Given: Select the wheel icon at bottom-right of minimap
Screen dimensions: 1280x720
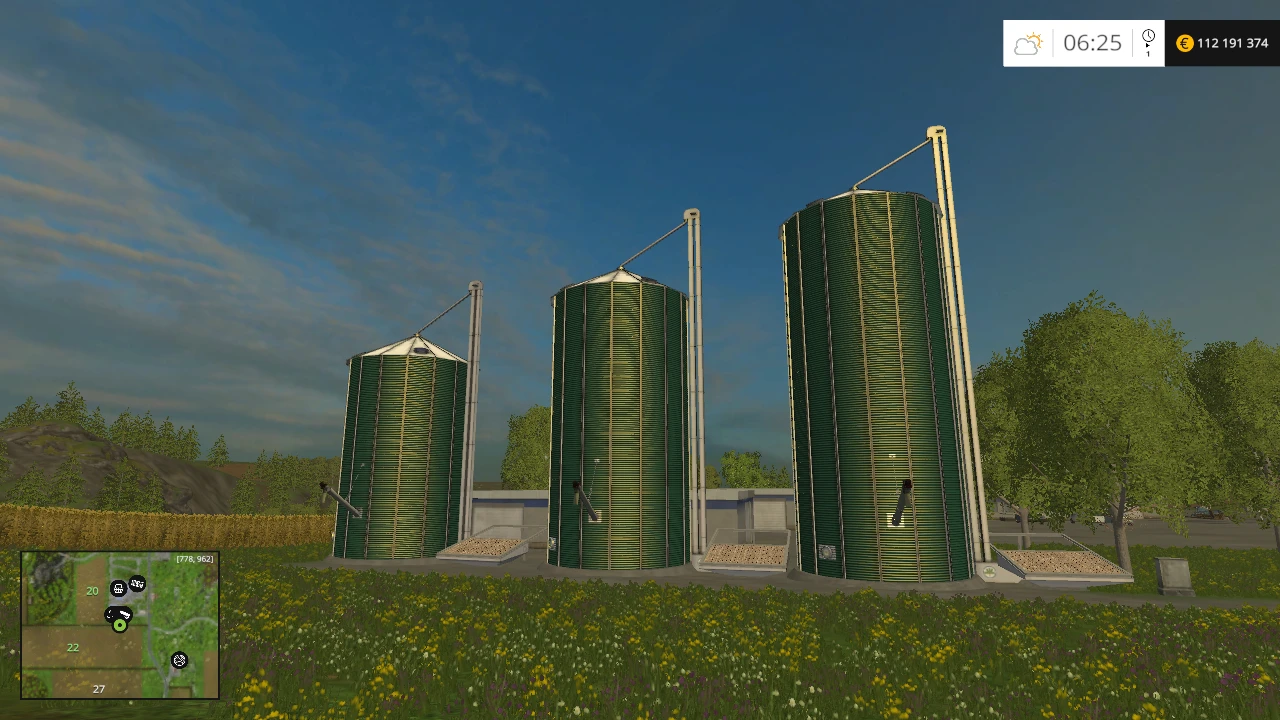Looking at the screenshot, I should 179,660.
